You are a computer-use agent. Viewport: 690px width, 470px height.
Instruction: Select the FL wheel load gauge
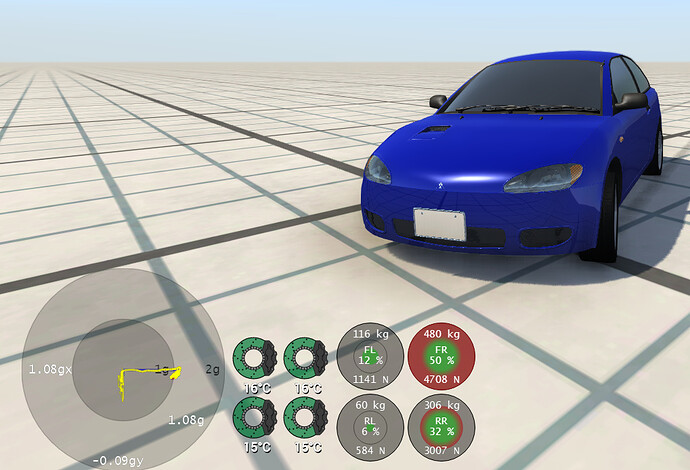tap(371, 357)
